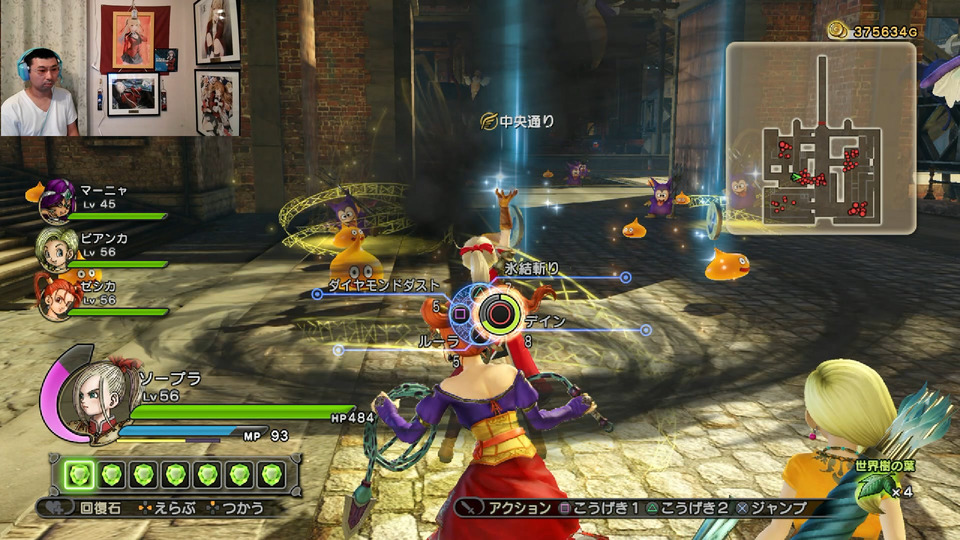Choose the 氷結斬り skill
The width and height of the screenshot is (960, 540).
pos(531,269)
